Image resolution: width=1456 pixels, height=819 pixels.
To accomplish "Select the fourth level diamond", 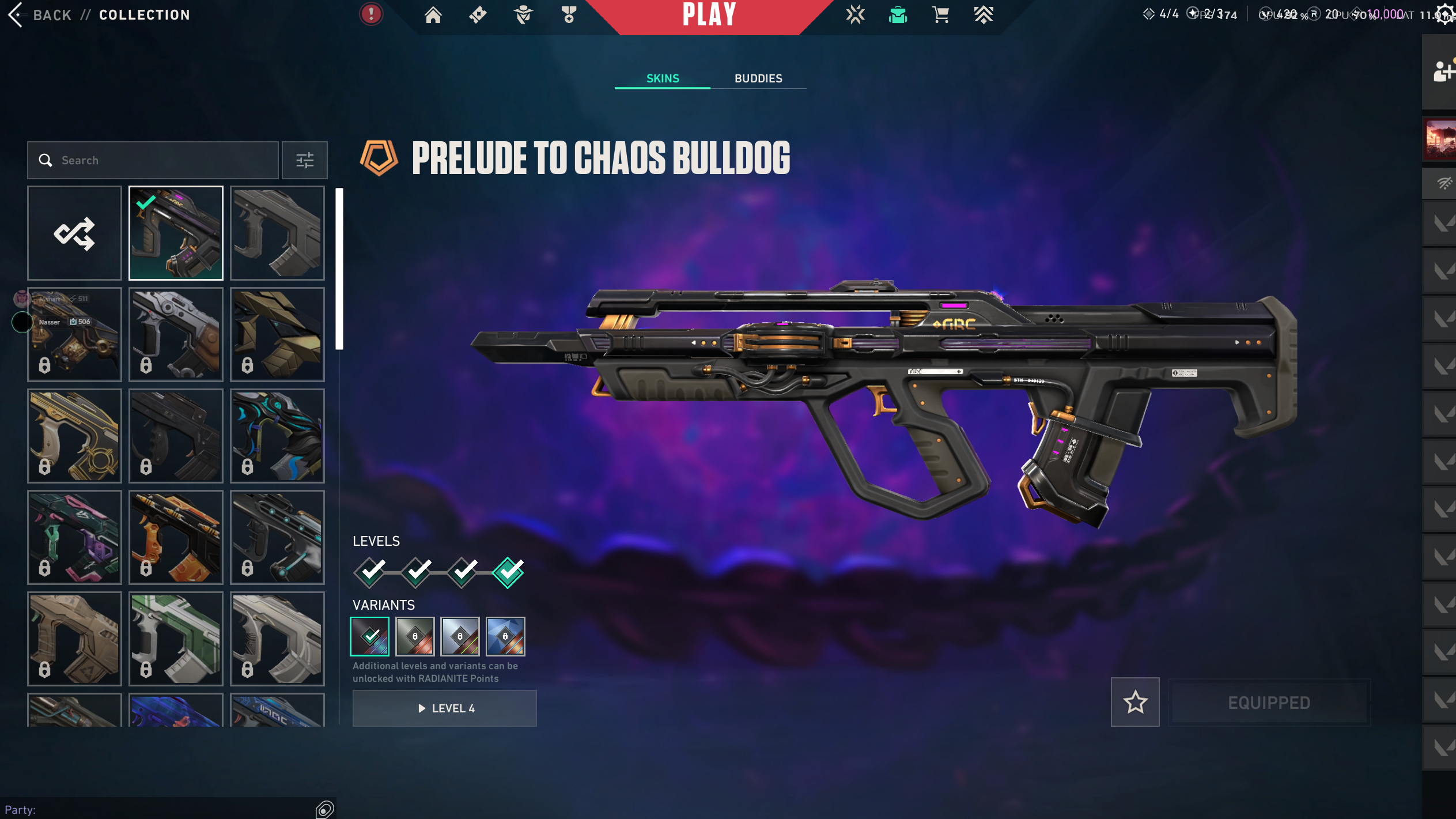I will tap(508, 572).
